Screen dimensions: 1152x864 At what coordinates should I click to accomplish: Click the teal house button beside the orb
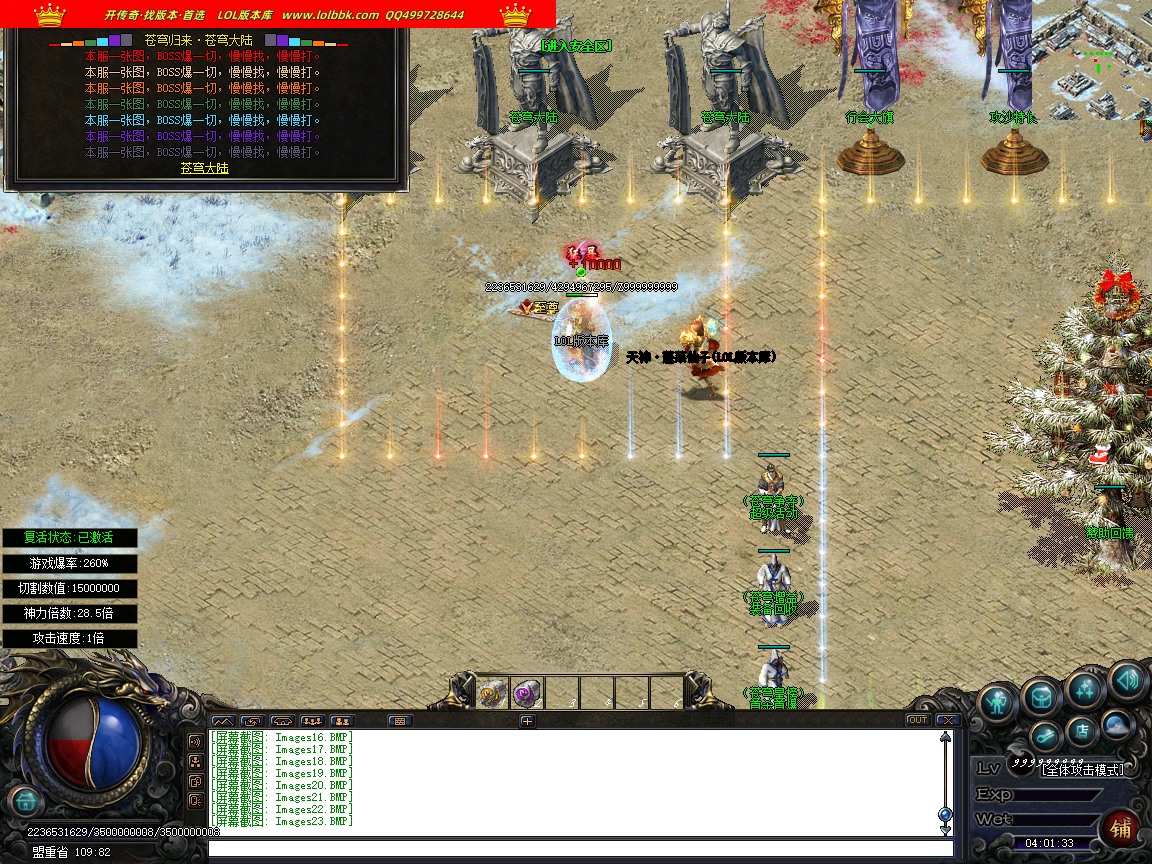tap(25, 800)
